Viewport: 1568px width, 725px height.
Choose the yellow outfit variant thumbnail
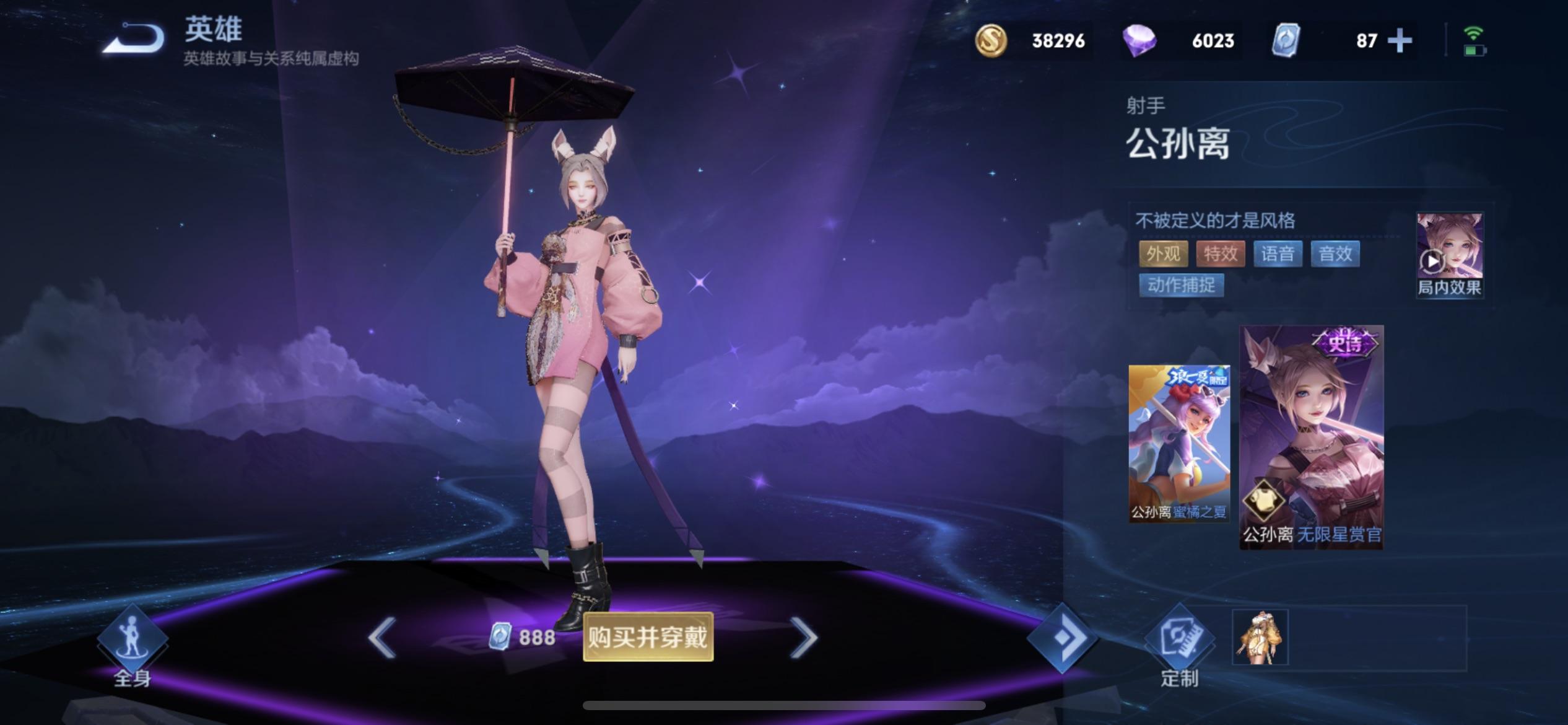tap(1260, 637)
